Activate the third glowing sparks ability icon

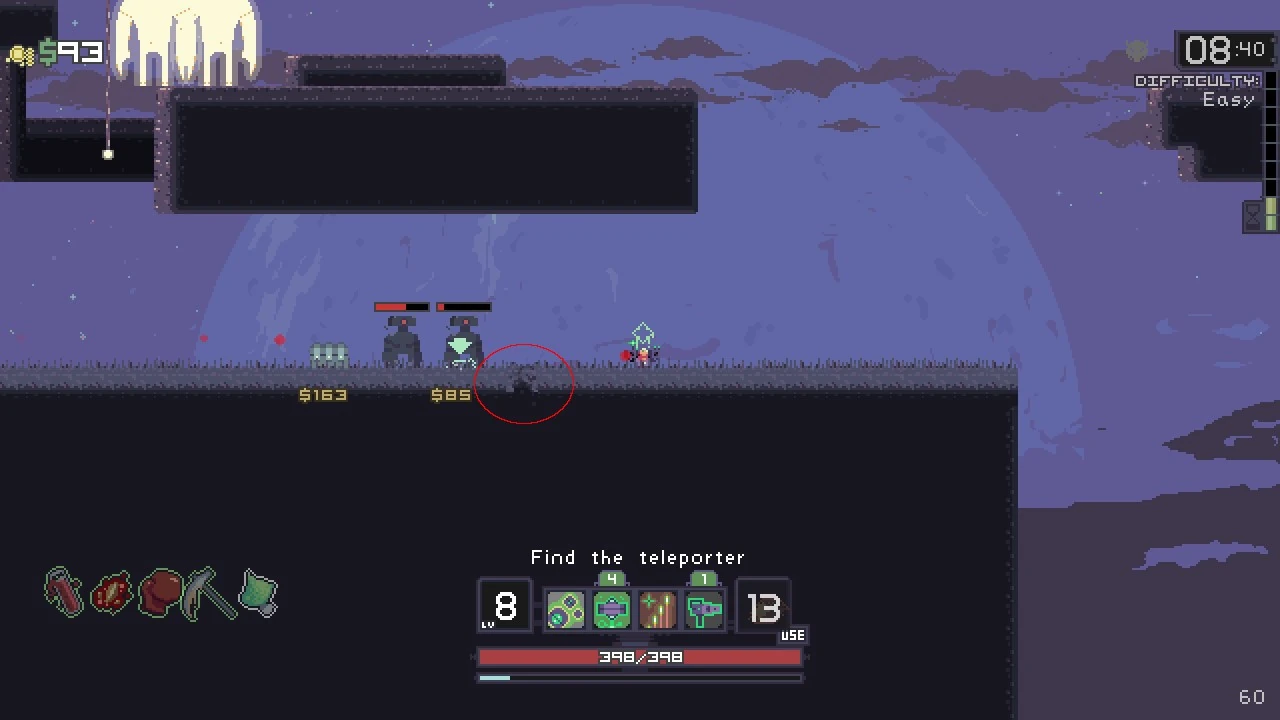(658, 608)
